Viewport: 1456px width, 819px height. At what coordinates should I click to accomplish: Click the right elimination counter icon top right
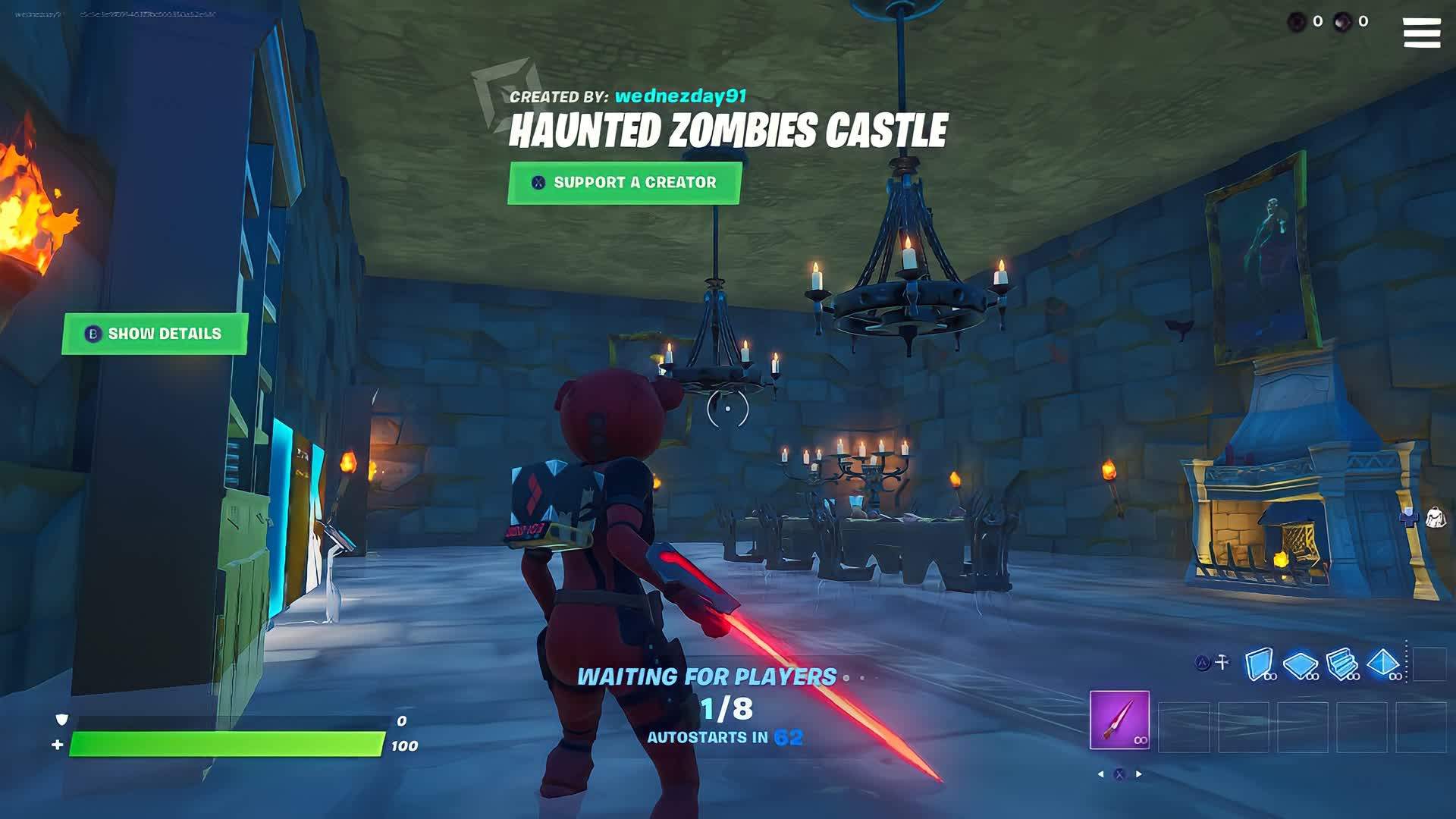point(1343,21)
